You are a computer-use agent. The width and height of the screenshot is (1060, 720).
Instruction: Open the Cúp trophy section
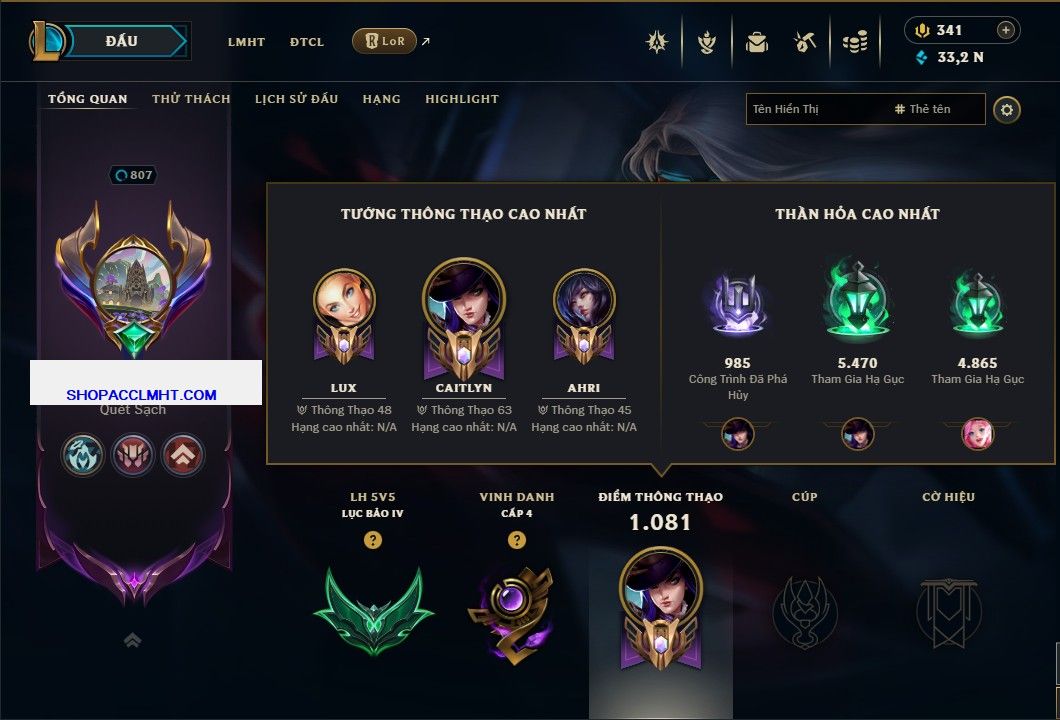(x=804, y=611)
